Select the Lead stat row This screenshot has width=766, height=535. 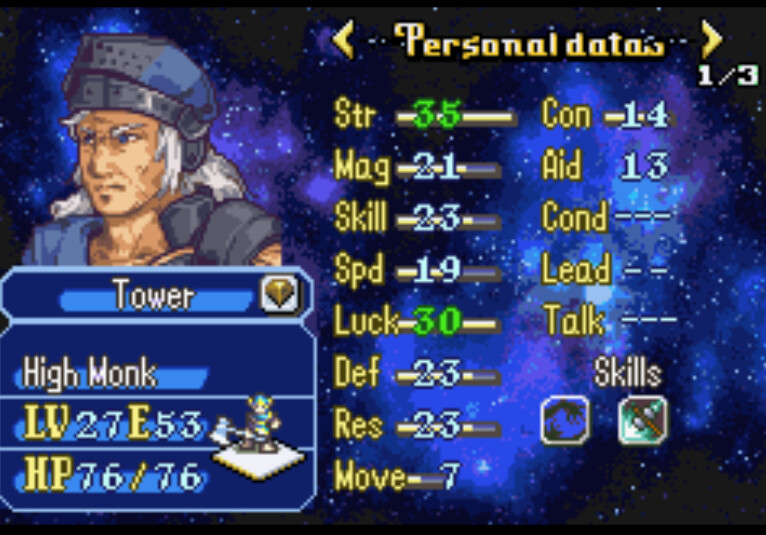point(606,270)
